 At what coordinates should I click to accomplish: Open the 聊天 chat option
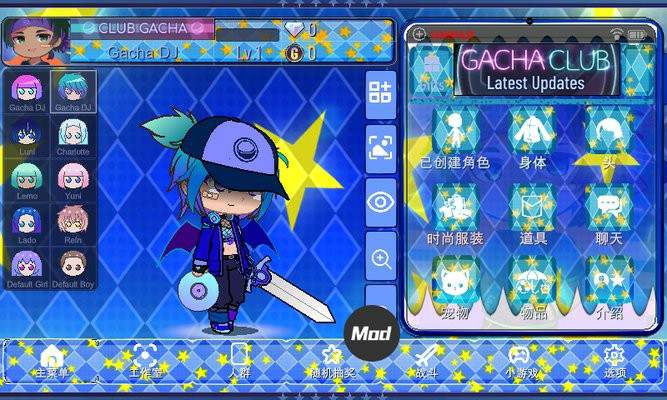[608, 215]
